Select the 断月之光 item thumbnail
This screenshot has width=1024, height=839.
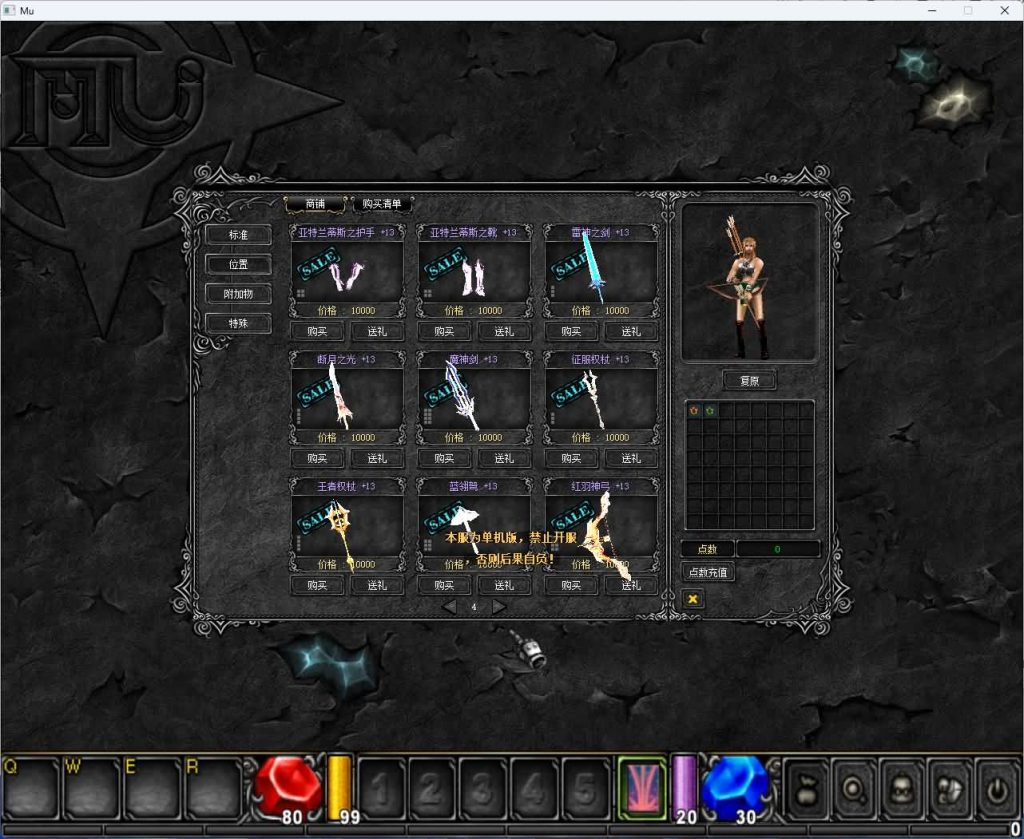(346, 397)
